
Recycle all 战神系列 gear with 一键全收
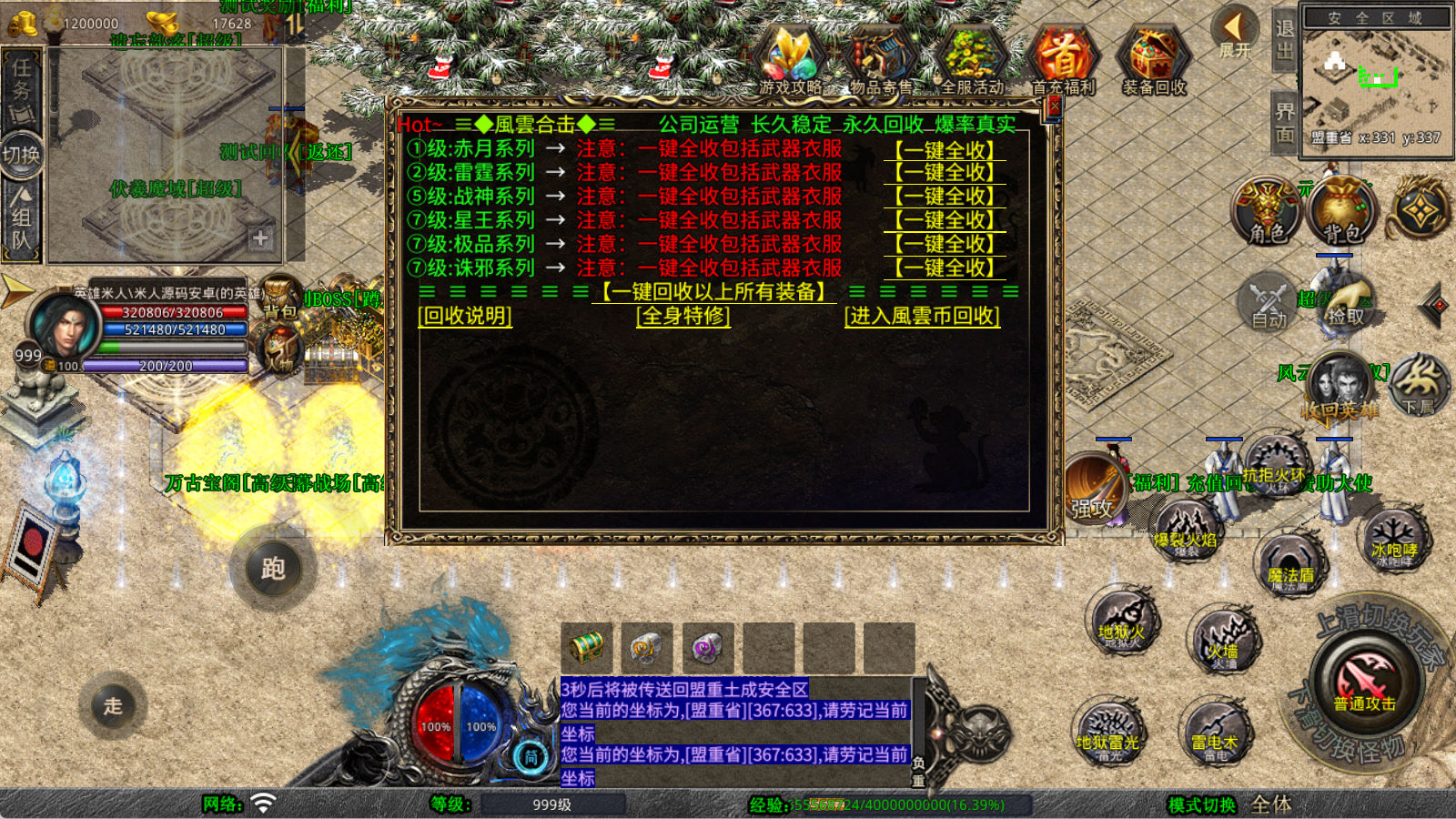(x=945, y=197)
